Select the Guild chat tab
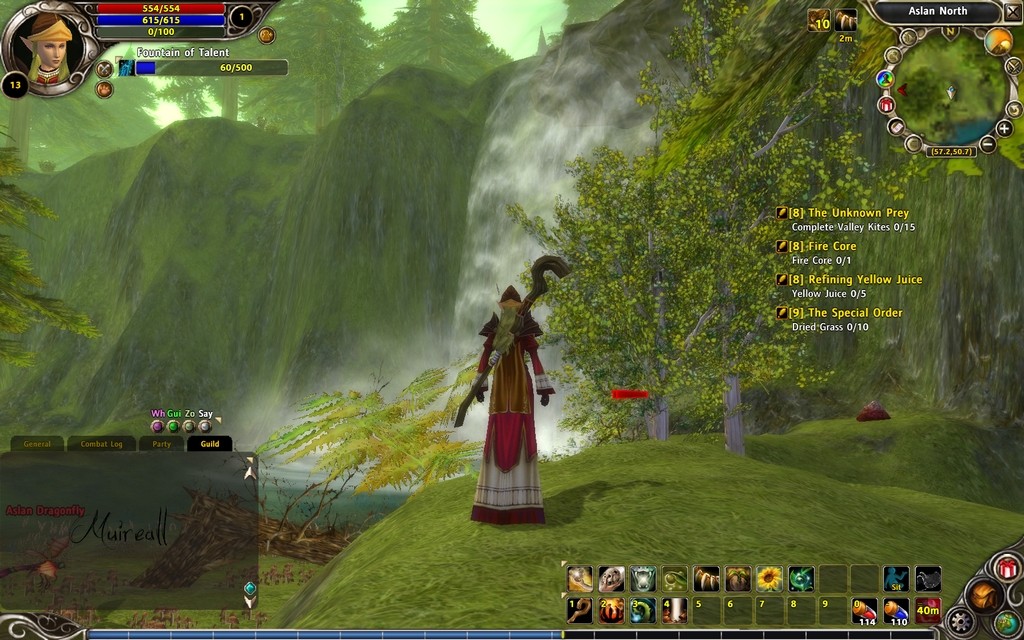The image size is (1024, 640). click(x=209, y=444)
